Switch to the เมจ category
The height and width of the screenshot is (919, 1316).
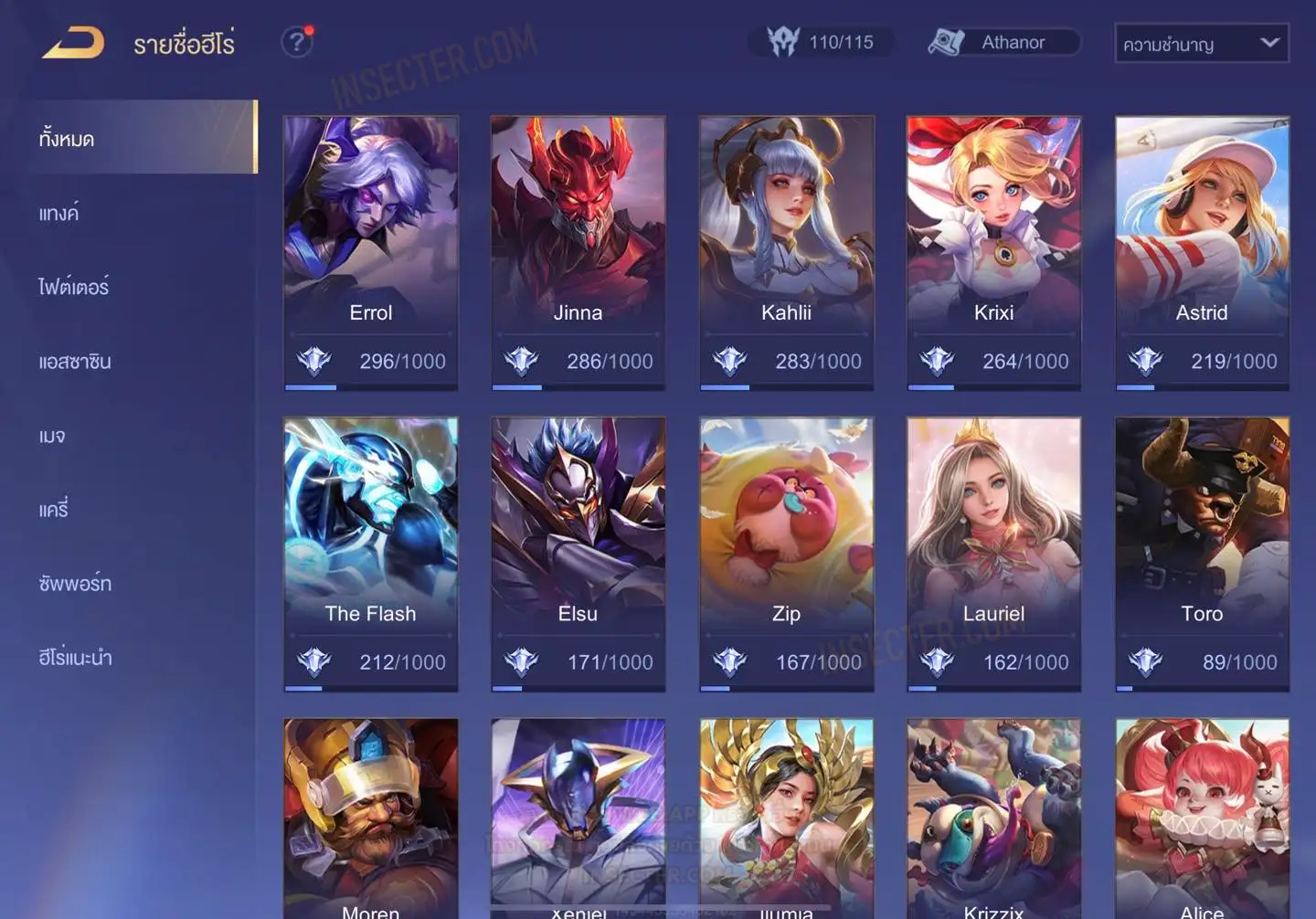52,436
